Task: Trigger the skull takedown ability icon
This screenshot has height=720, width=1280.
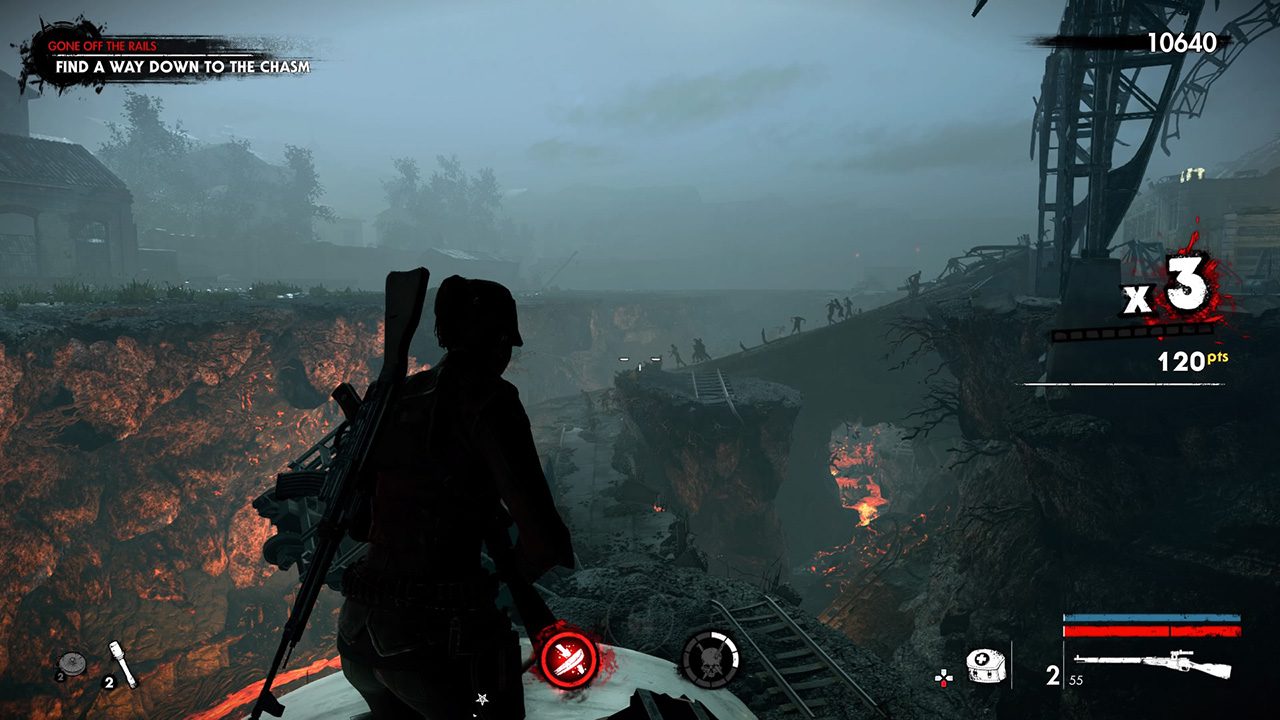Action: pos(710,660)
